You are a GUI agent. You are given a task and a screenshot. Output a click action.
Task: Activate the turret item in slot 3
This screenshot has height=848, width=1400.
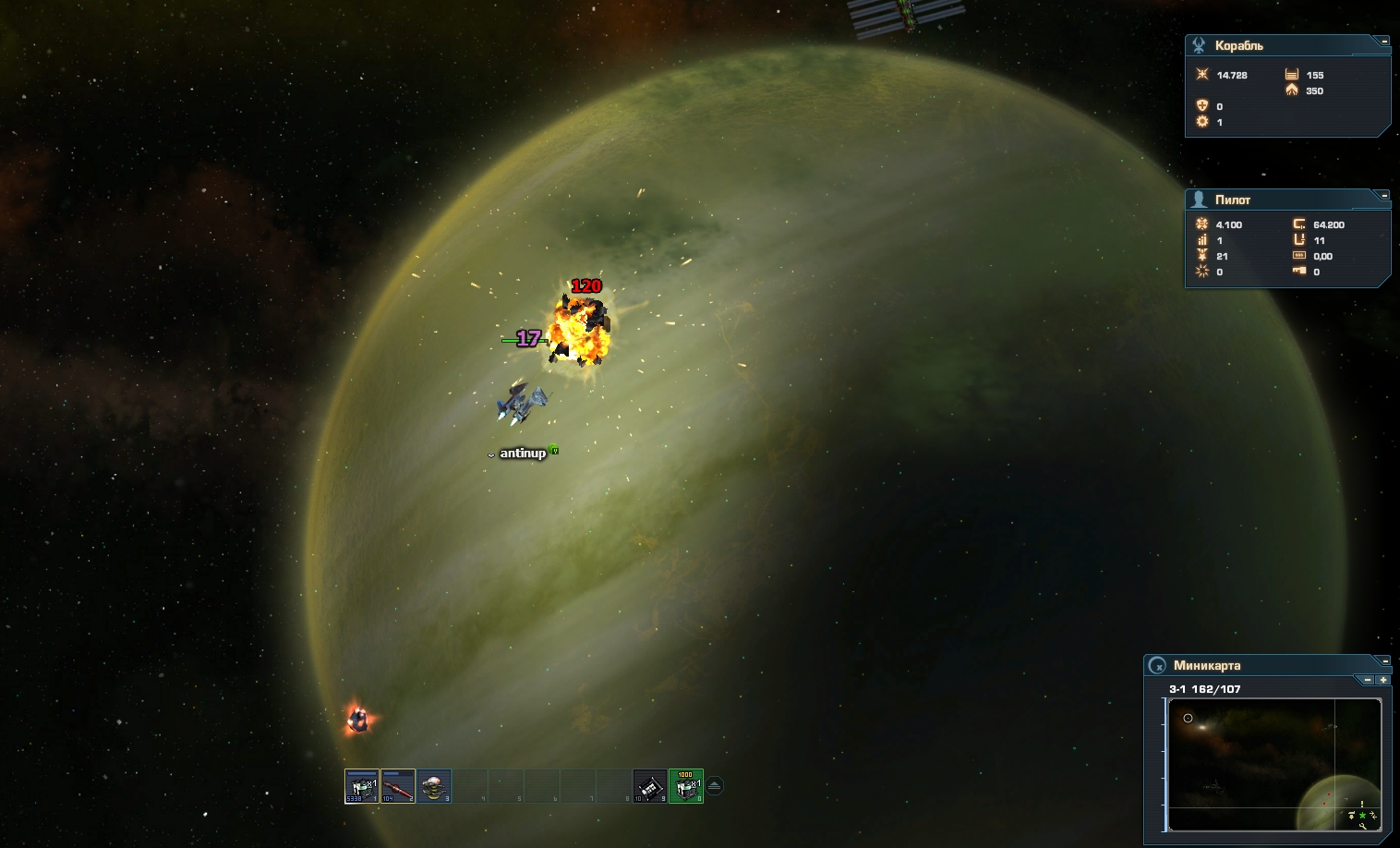(433, 786)
